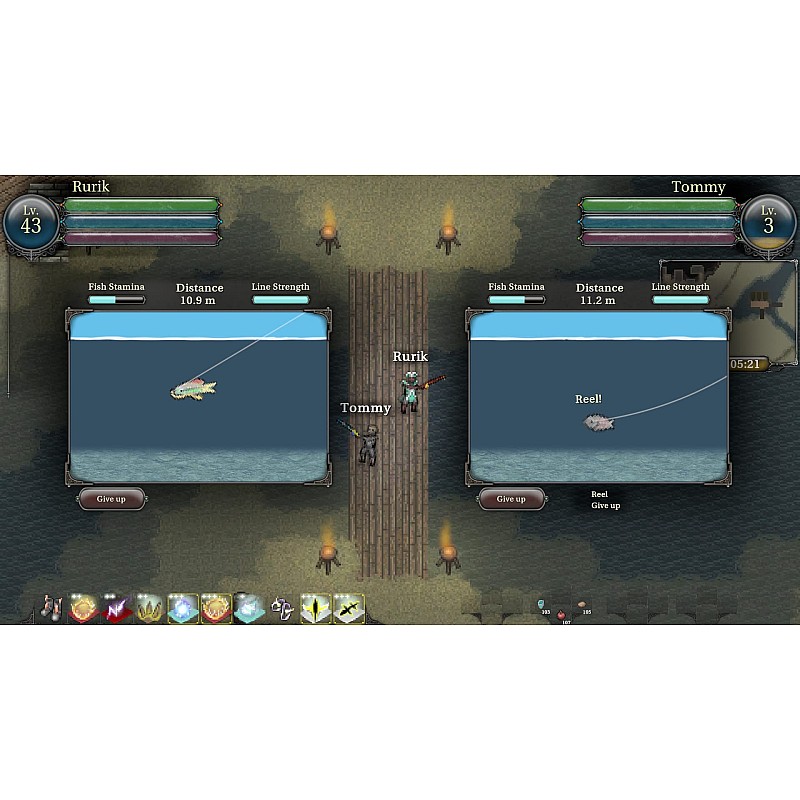Select the brown item with count 105
This screenshot has width=800, height=800.
(583, 606)
